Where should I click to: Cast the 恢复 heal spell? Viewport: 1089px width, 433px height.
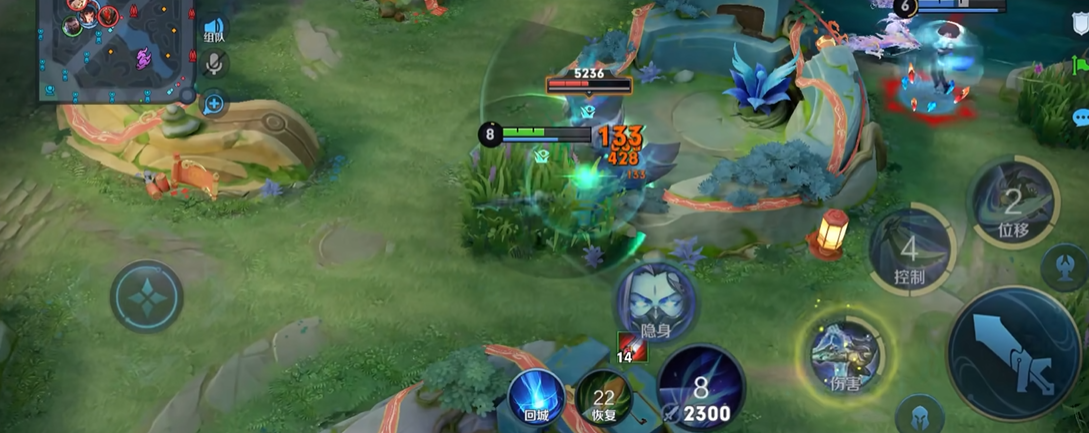tap(604, 395)
